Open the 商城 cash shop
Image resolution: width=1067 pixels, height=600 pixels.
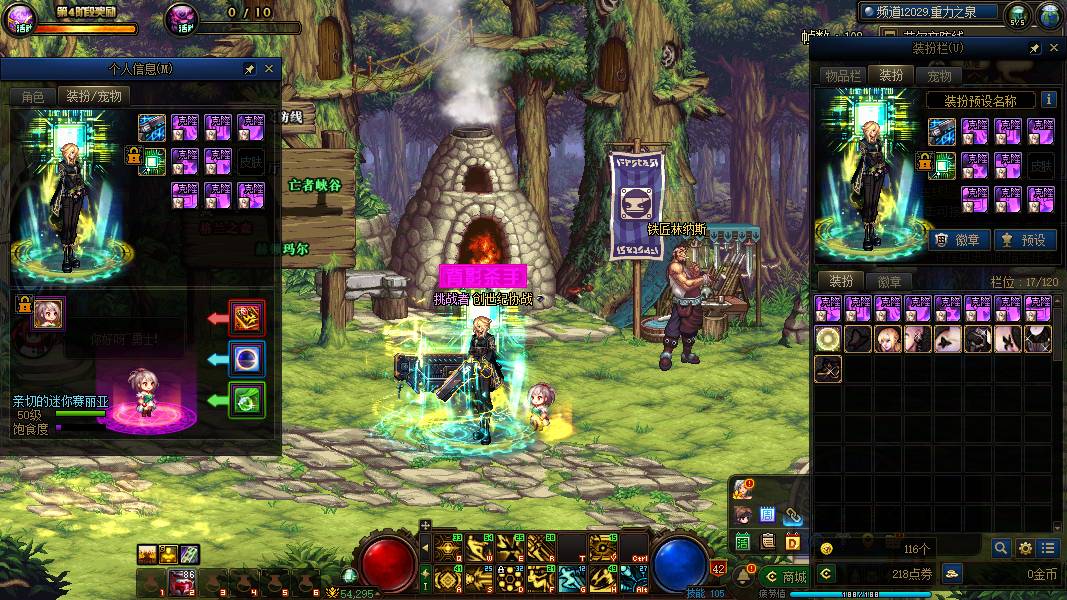785,576
